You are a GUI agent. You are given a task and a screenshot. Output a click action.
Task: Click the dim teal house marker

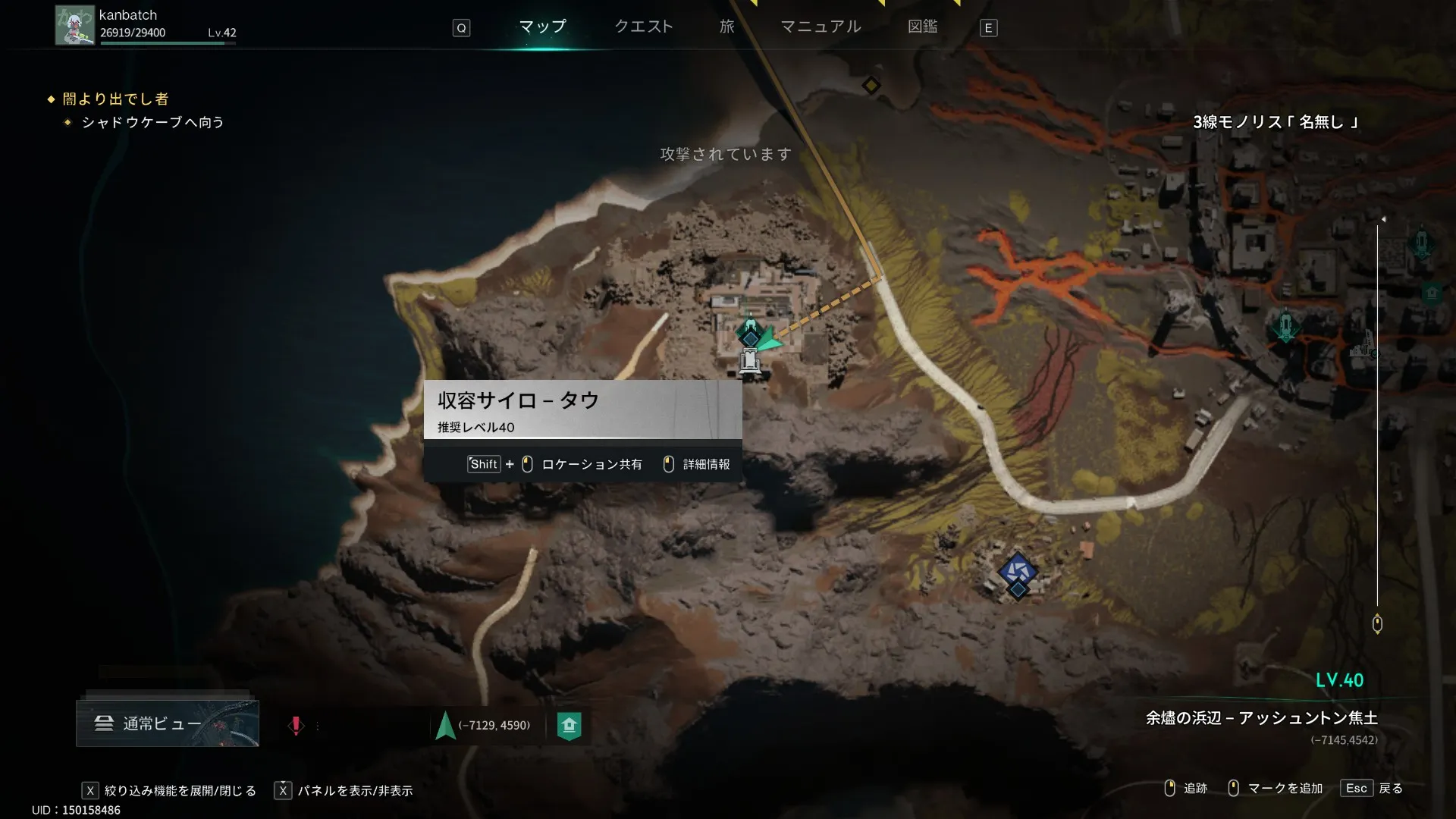pyautogui.click(x=1431, y=293)
